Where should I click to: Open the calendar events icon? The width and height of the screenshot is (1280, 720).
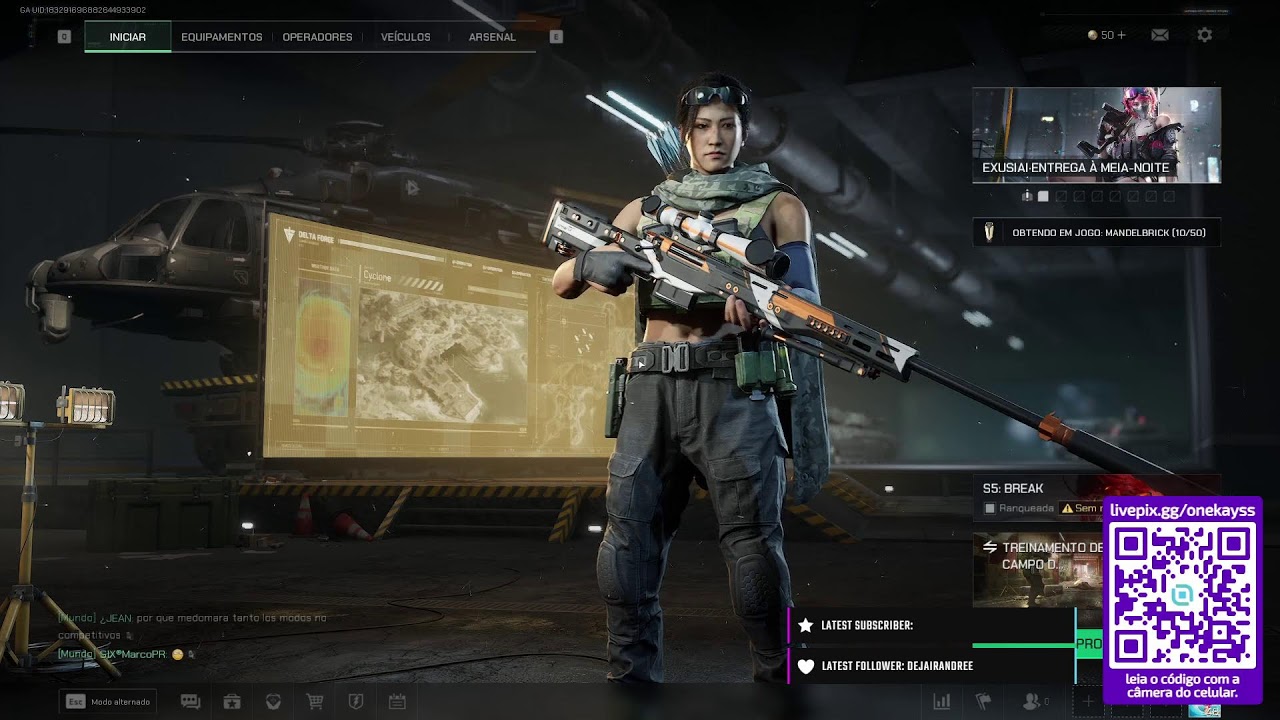[396, 702]
